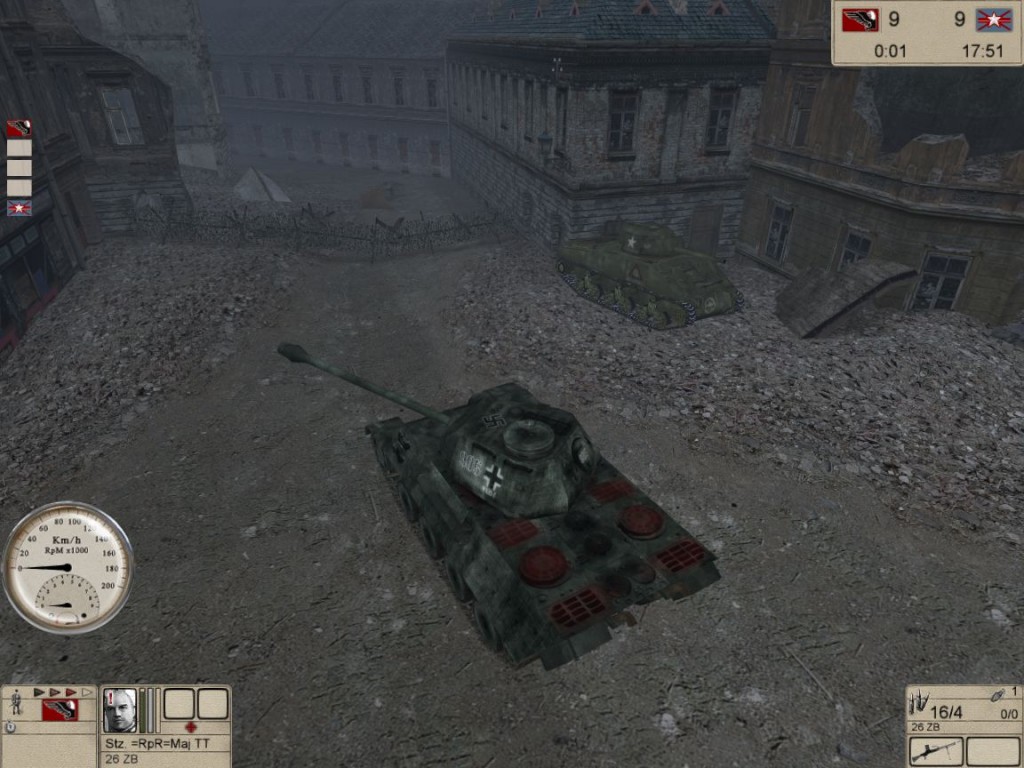The image size is (1024, 768).
Task: Click the German flag atop the capture bar
Action: 19,128
